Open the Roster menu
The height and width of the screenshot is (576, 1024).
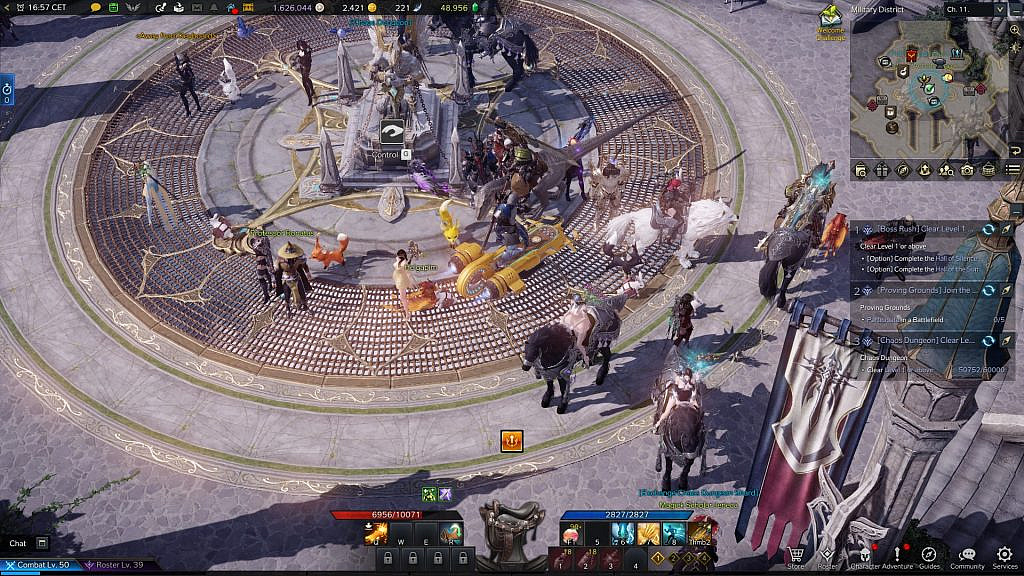point(827,556)
